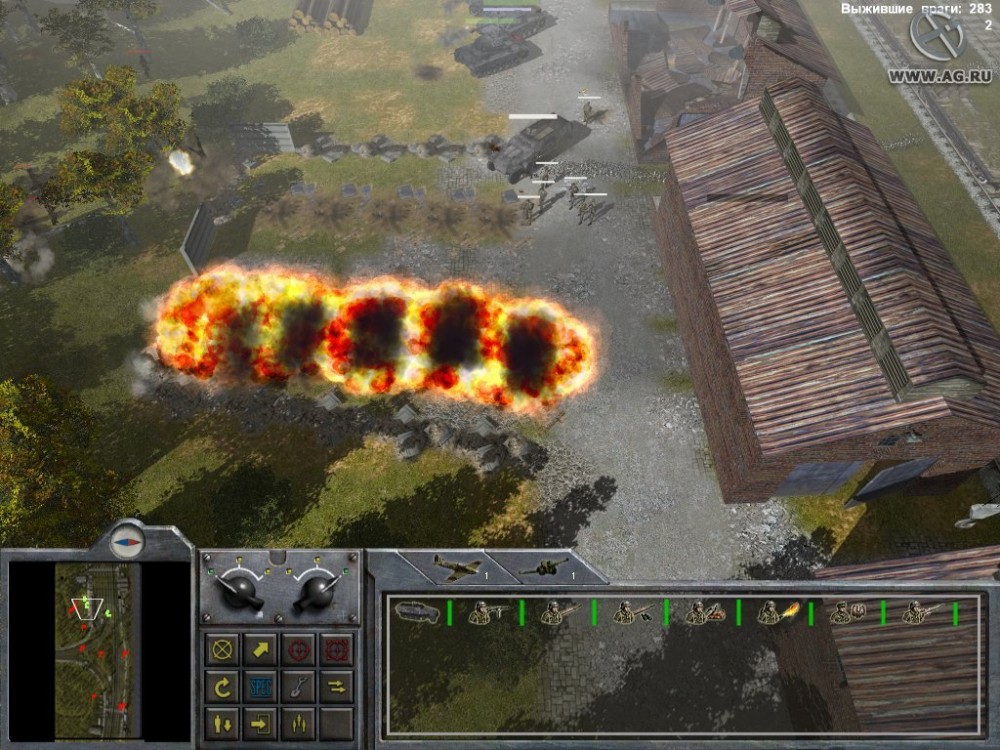Viewport: 1000px width, 750px height.
Task: Click the compass above the minimap
Action: pyautogui.click(x=128, y=538)
